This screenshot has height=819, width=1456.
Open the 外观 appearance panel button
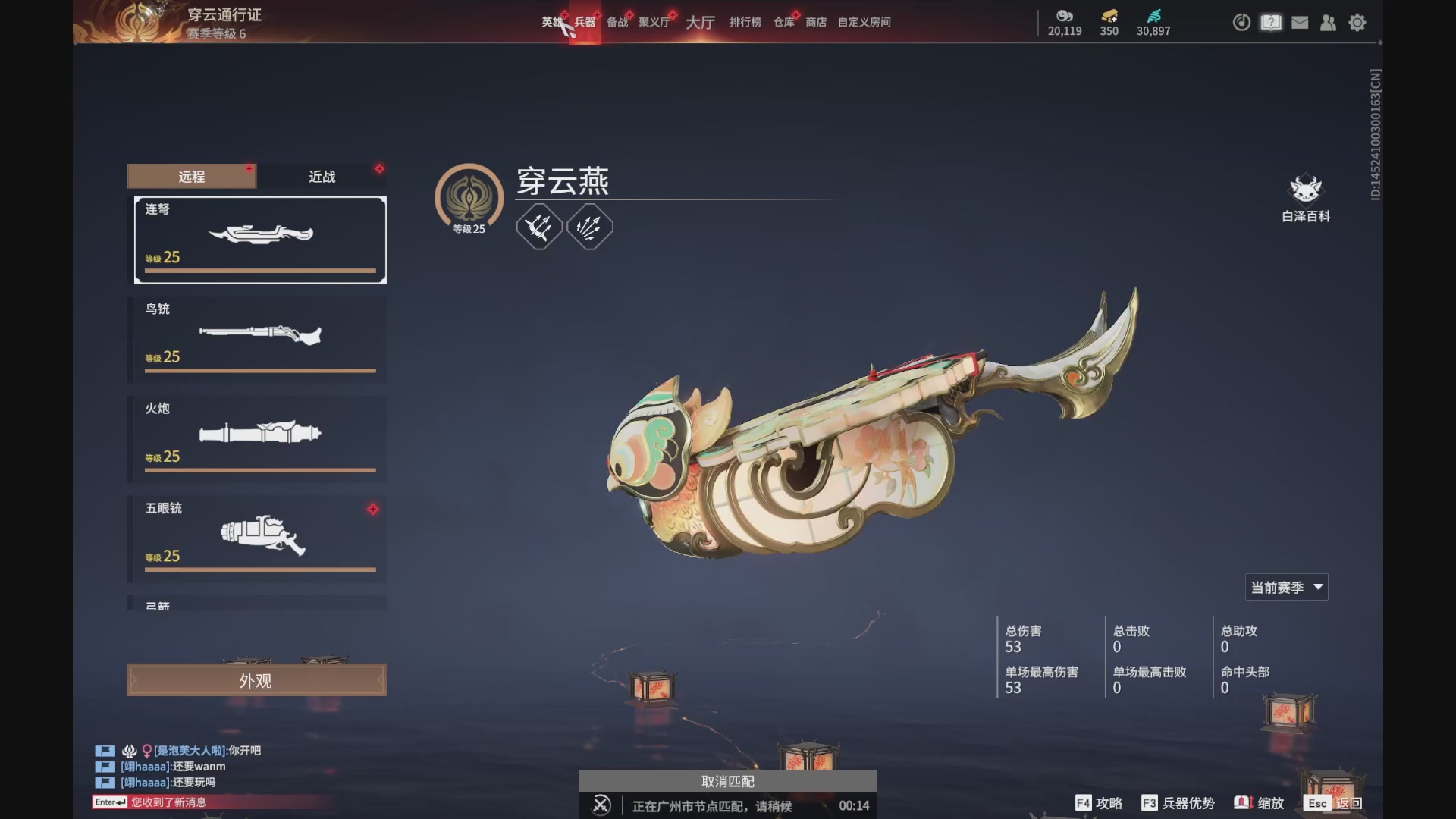click(256, 679)
